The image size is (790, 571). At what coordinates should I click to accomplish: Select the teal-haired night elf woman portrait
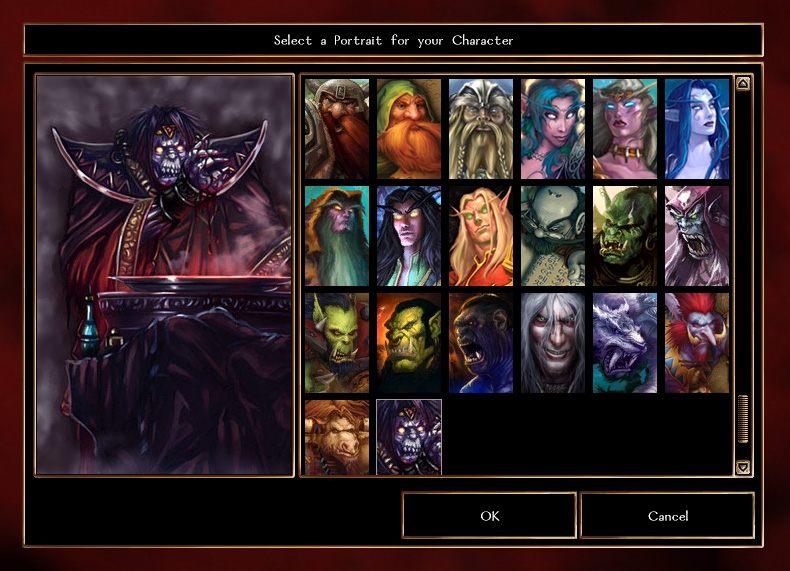click(553, 129)
